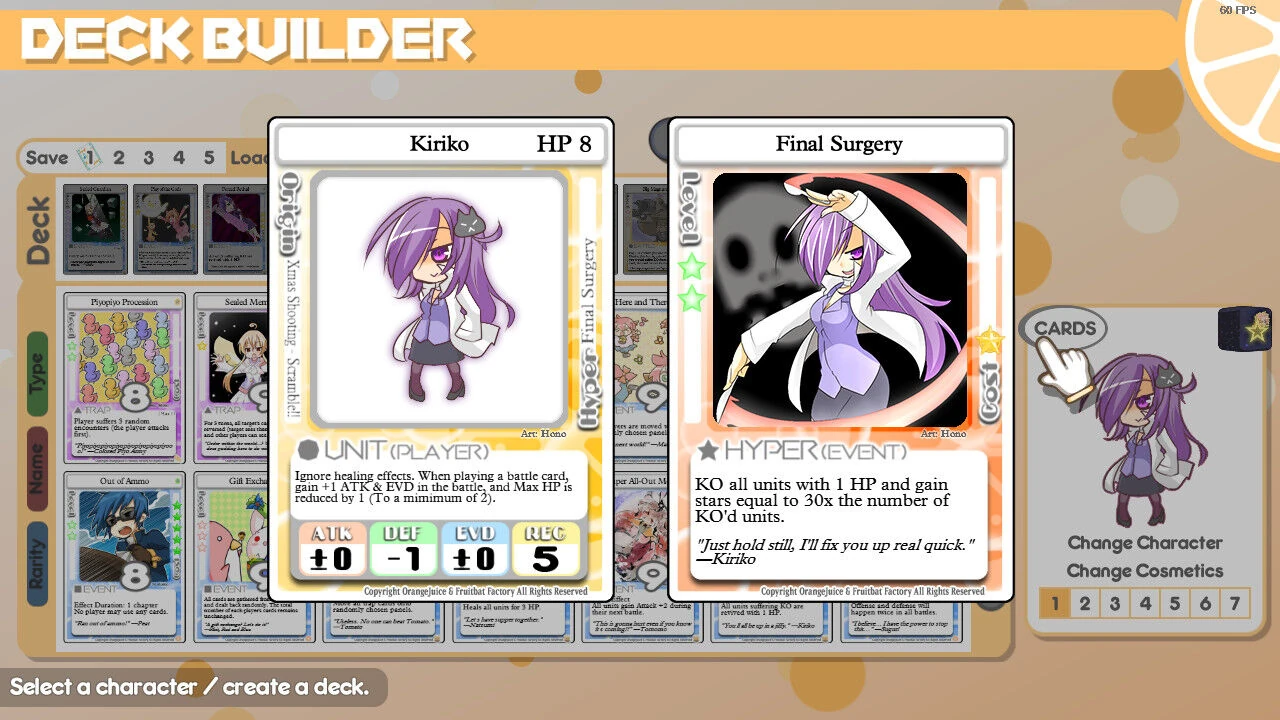The width and height of the screenshot is (1280, 720).
Task: Click the CARDS label
Action: pyautogui.click(x=1065, y=327)
